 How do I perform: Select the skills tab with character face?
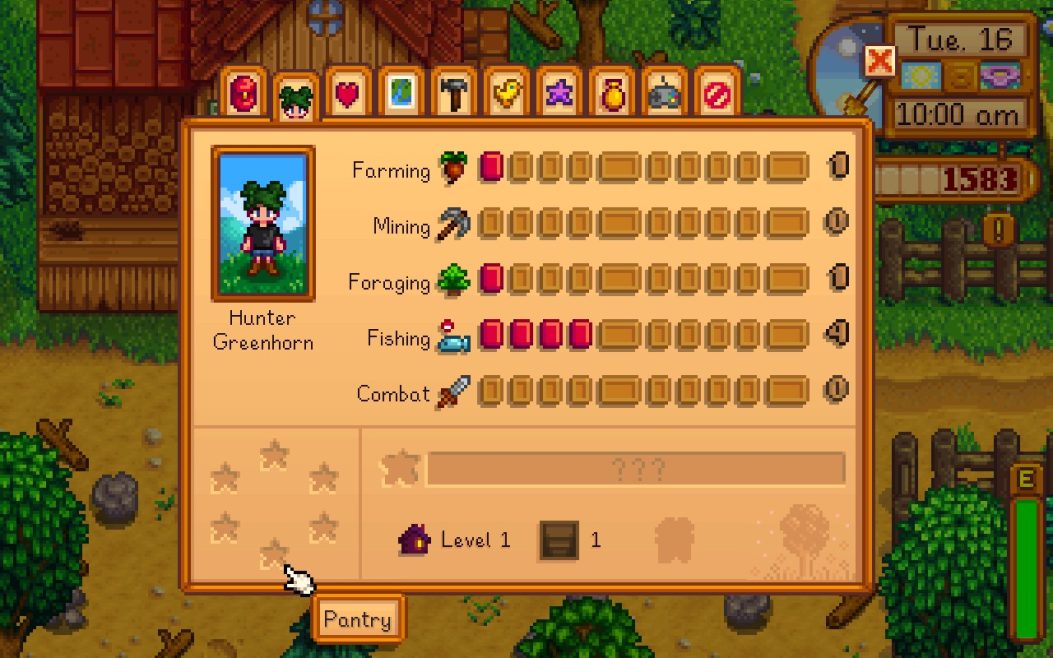click(x=296, y=98)
